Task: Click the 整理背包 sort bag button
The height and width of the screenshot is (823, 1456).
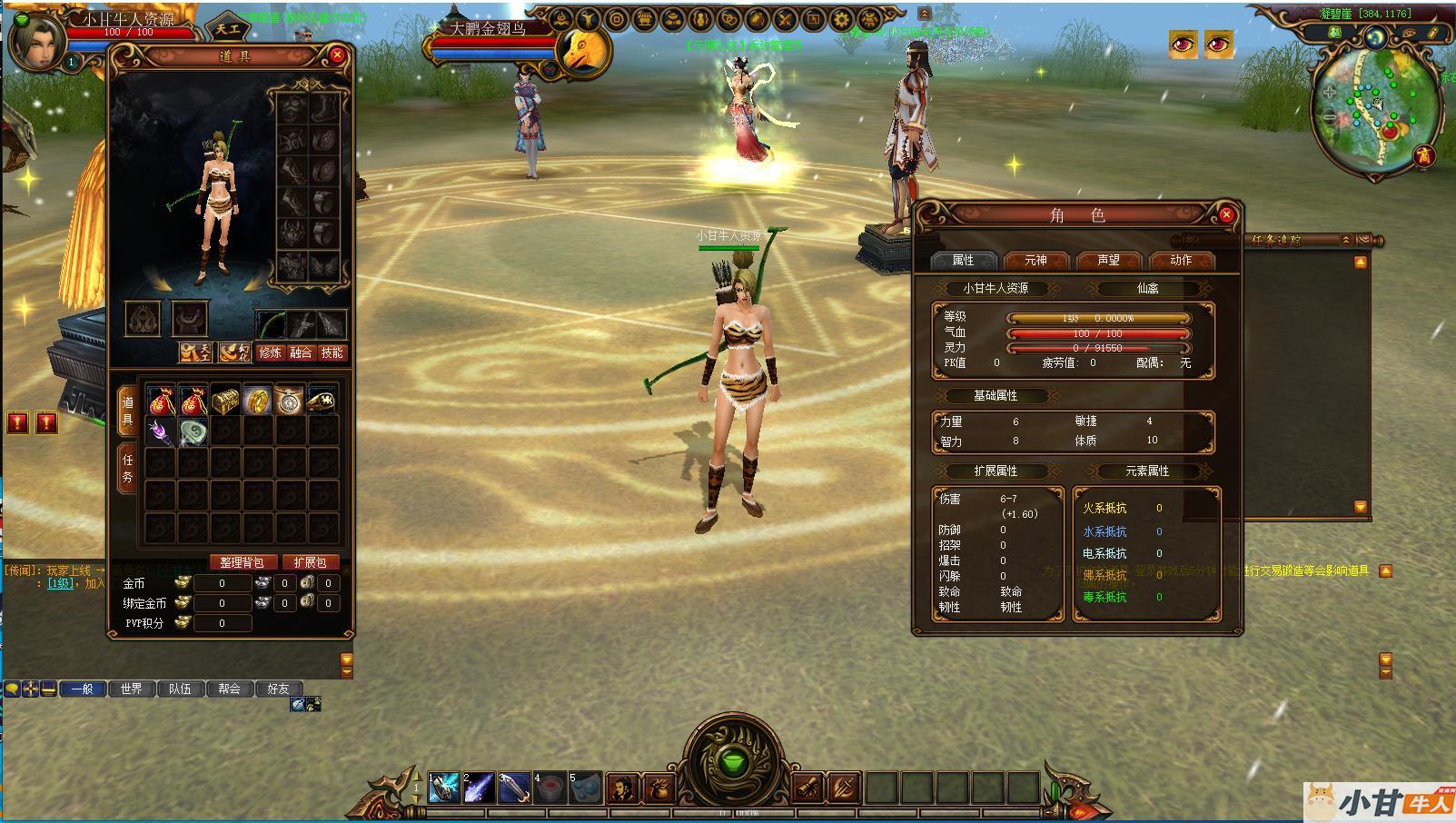Action: [x=242, y=562]
